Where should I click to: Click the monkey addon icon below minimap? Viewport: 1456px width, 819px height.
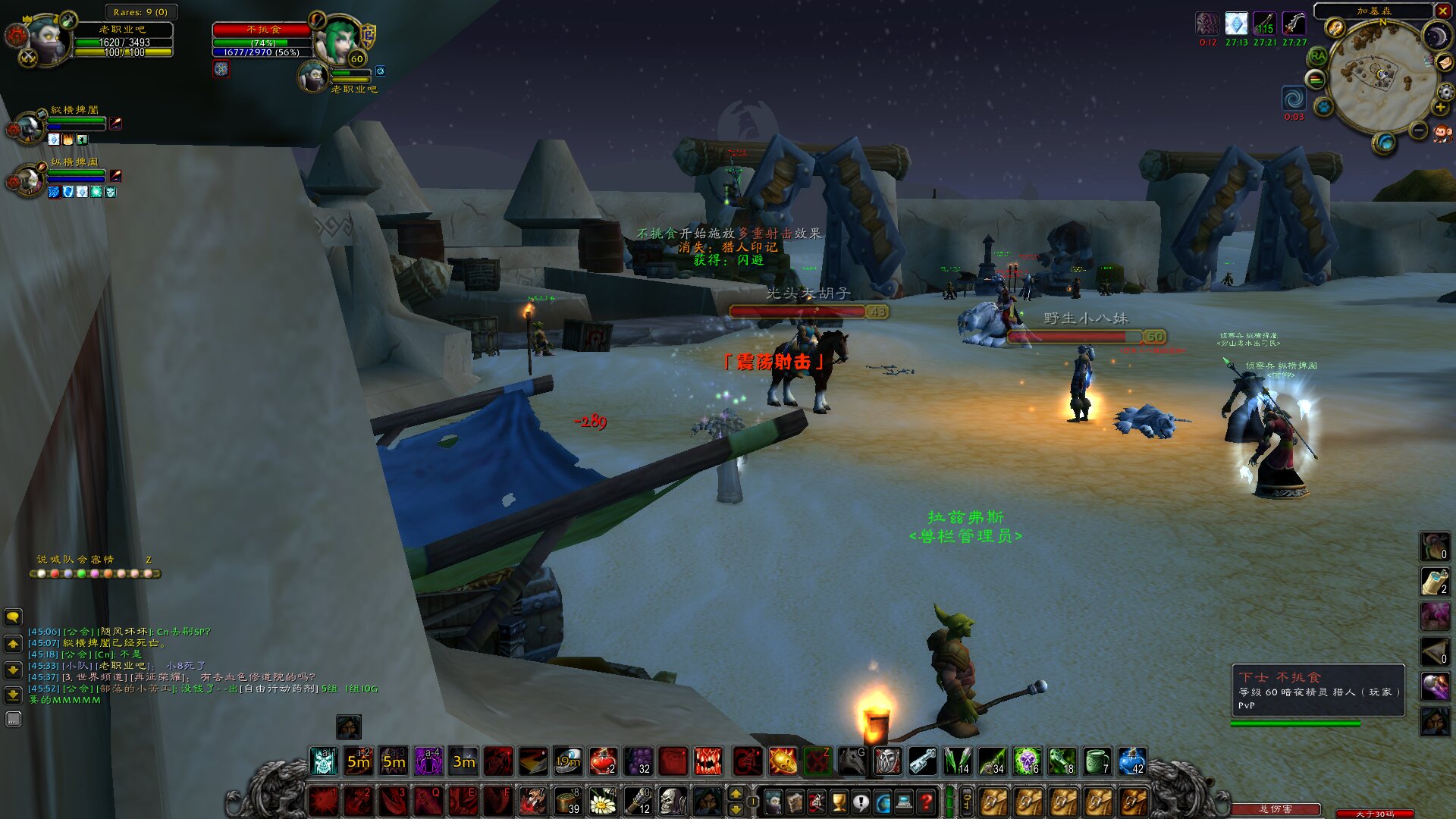click(1442, 132)
